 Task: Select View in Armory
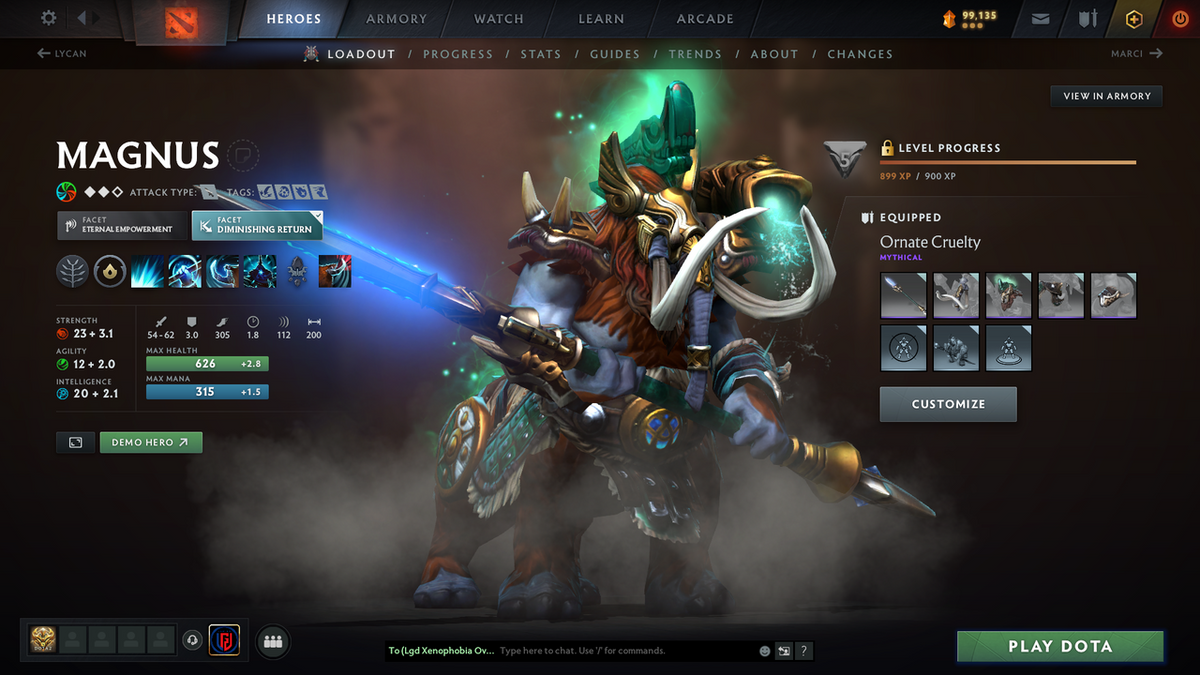[1106, 96]
